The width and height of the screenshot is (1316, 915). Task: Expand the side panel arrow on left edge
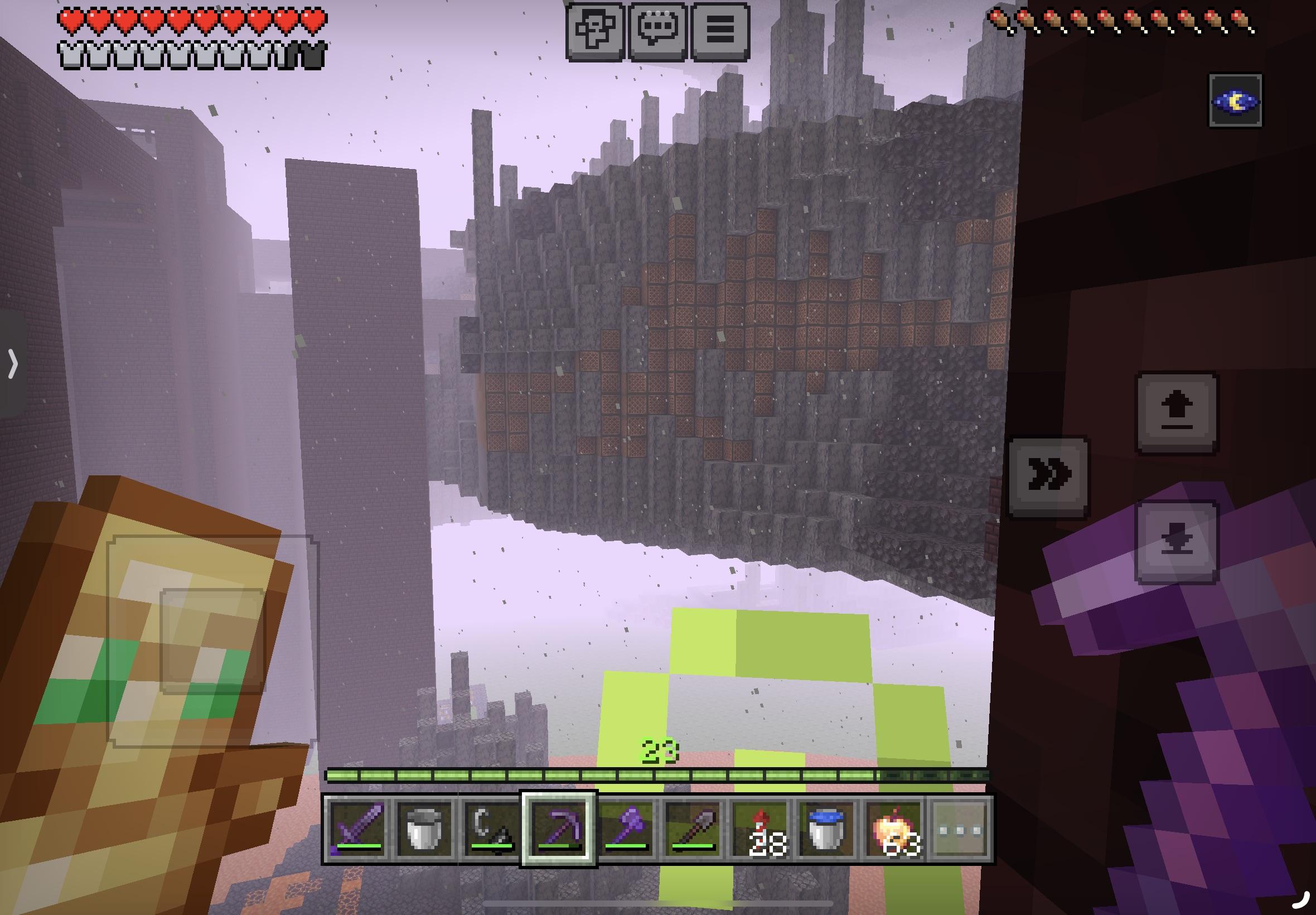(x=13, y=363)
